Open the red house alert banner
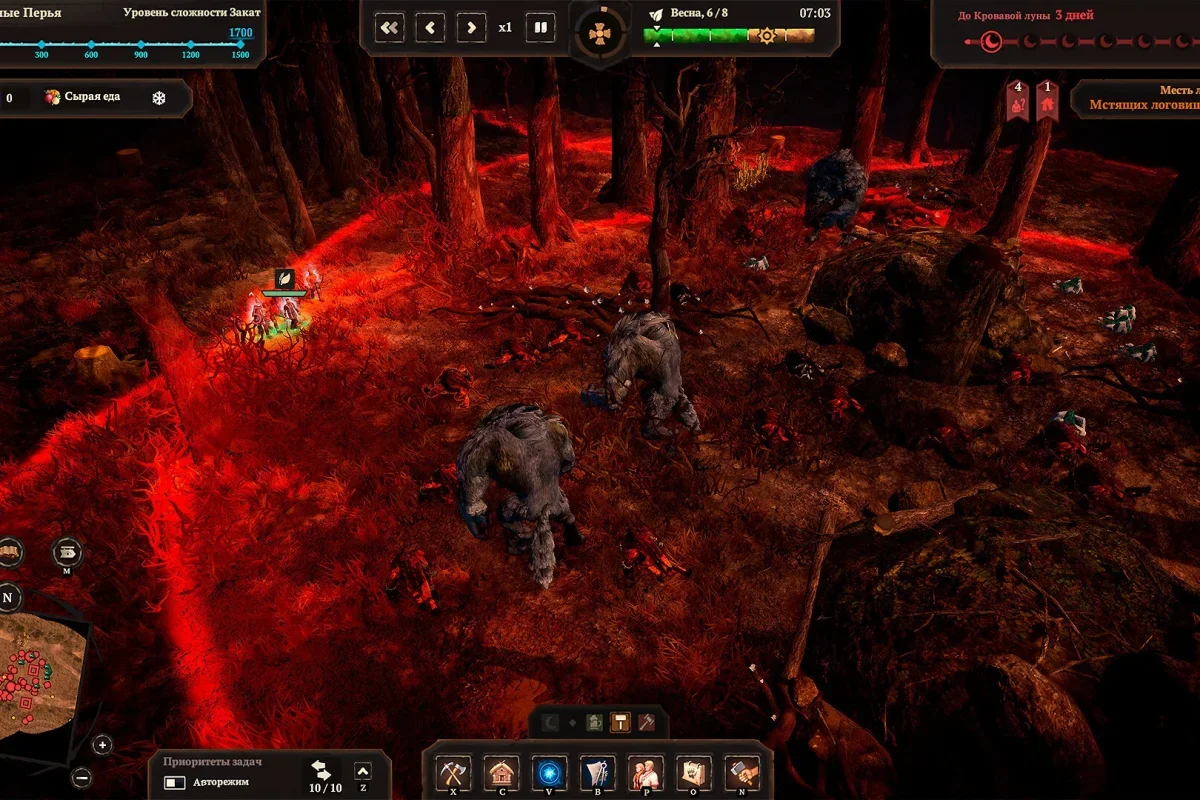 (x=1047, y=101)
